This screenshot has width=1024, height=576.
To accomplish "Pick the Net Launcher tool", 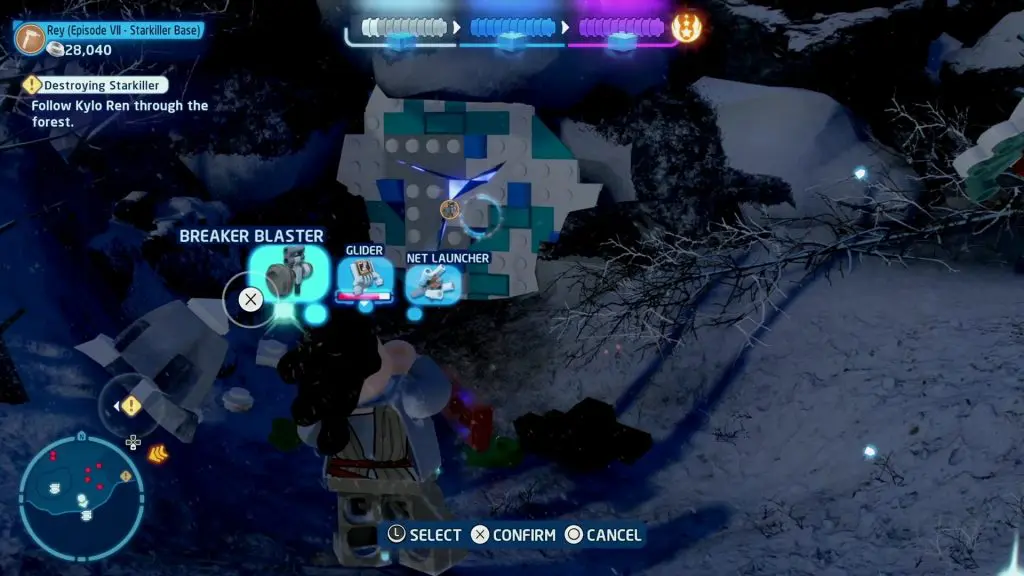I will tap(434, 283).
